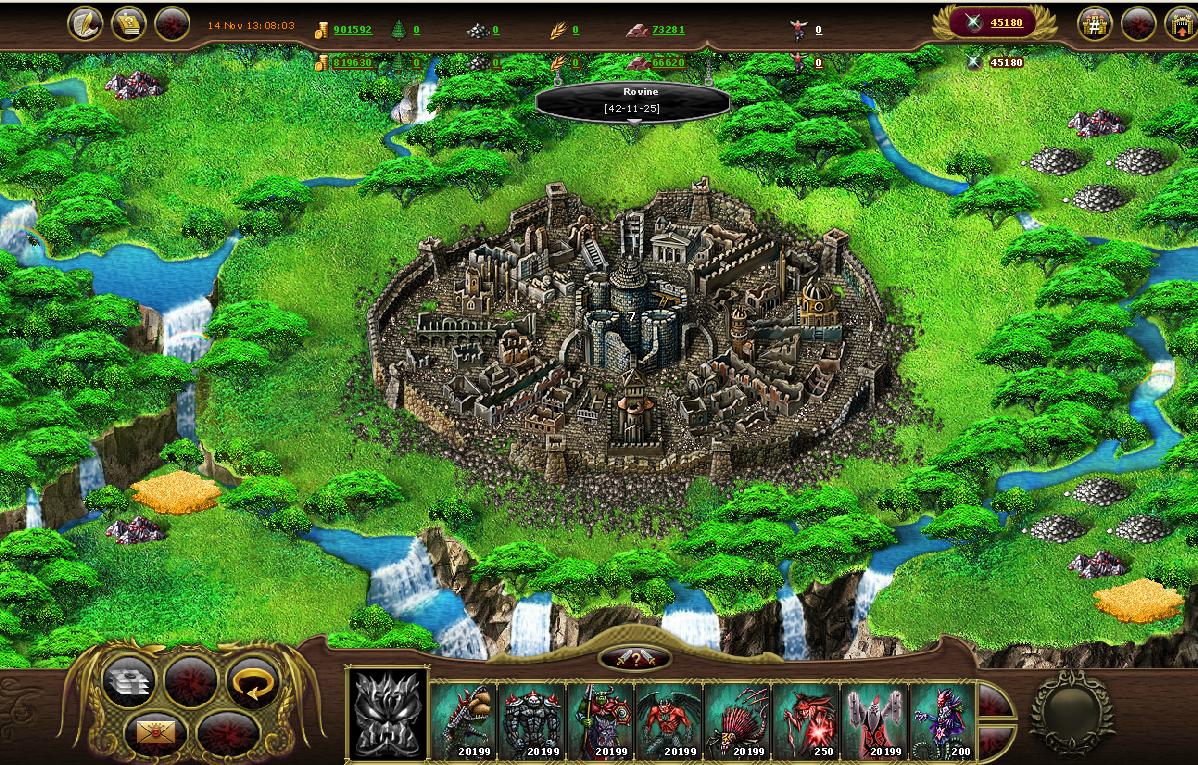Click the Rovine city name banner
The height and width of the screenshot is (765, 1198).
click(632, 99)
